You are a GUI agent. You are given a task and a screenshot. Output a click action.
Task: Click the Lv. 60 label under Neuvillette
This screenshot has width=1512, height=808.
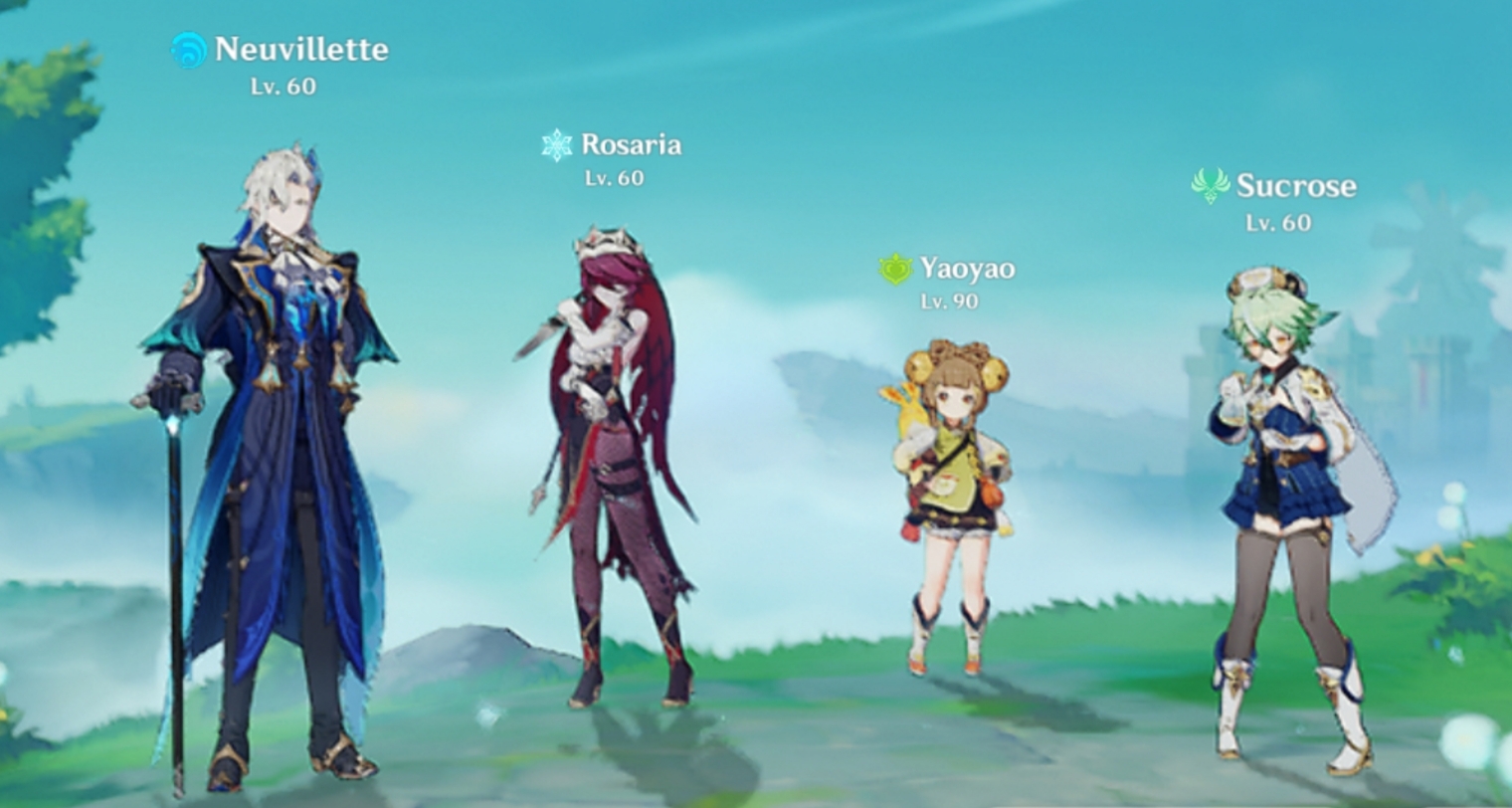click(284, 87)
